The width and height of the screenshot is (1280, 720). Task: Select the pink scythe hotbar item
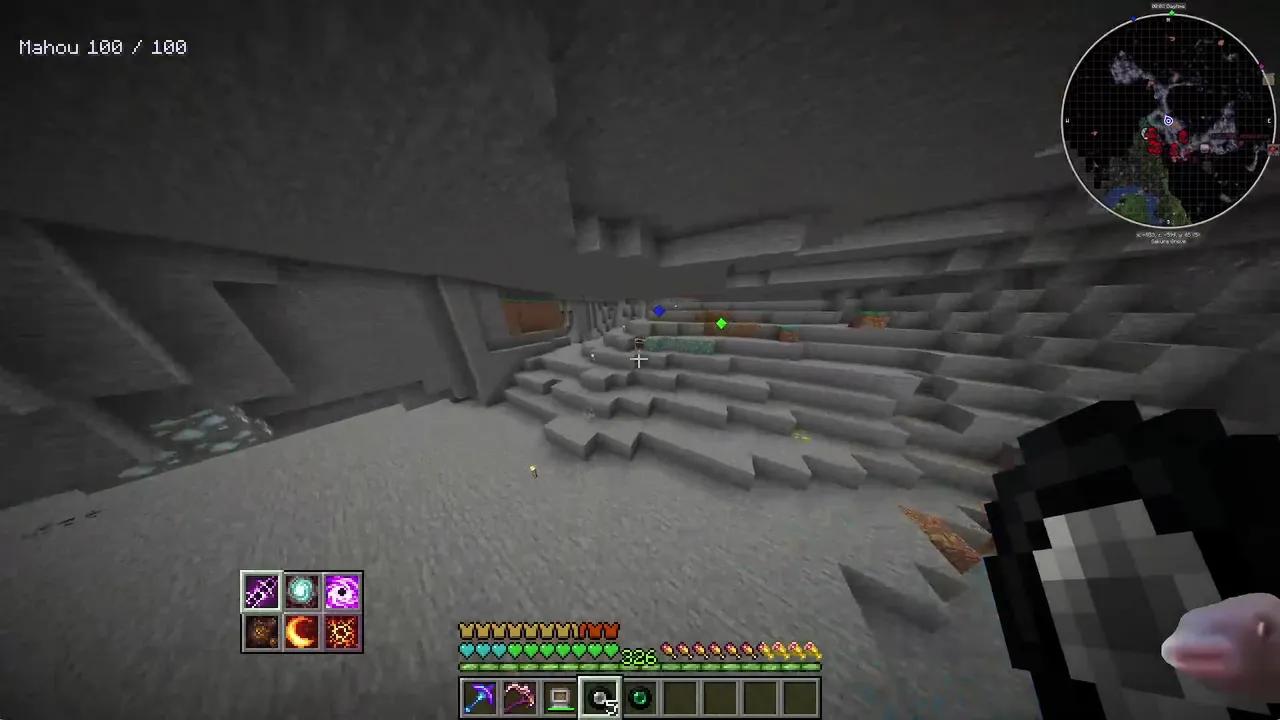click(x=519, y=697)
